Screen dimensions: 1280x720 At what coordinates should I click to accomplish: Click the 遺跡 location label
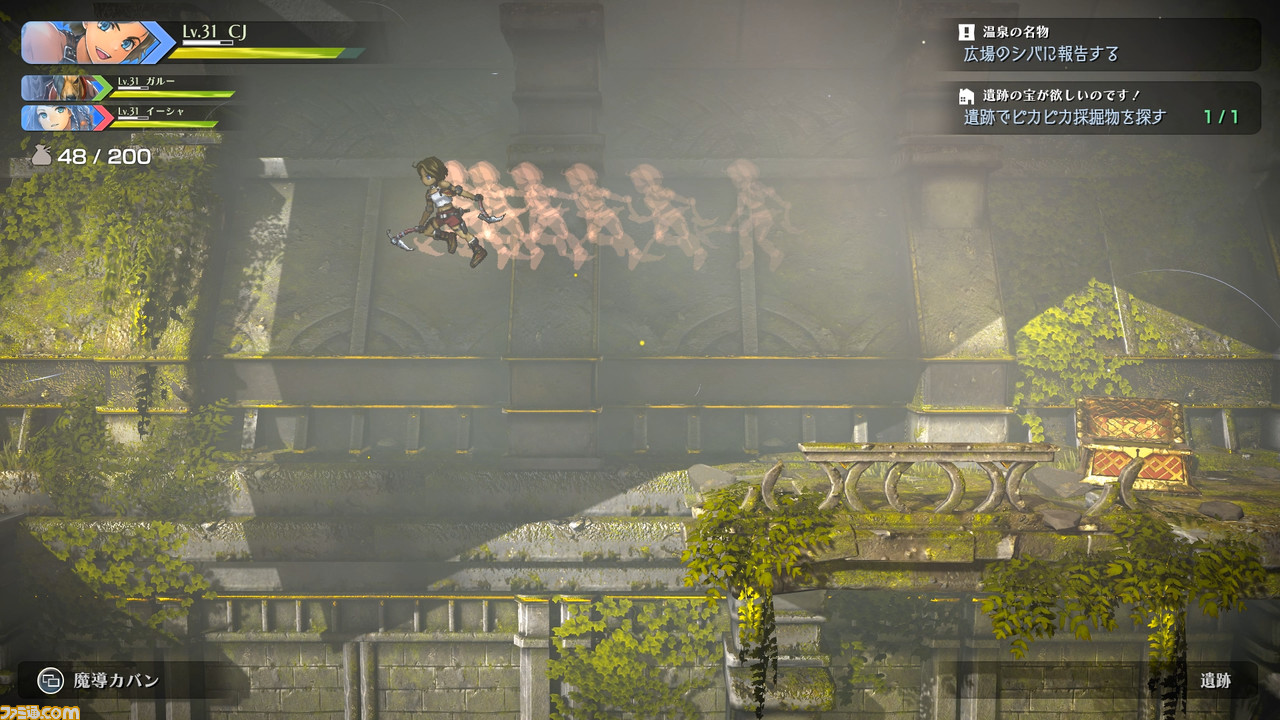(1215, 681)
